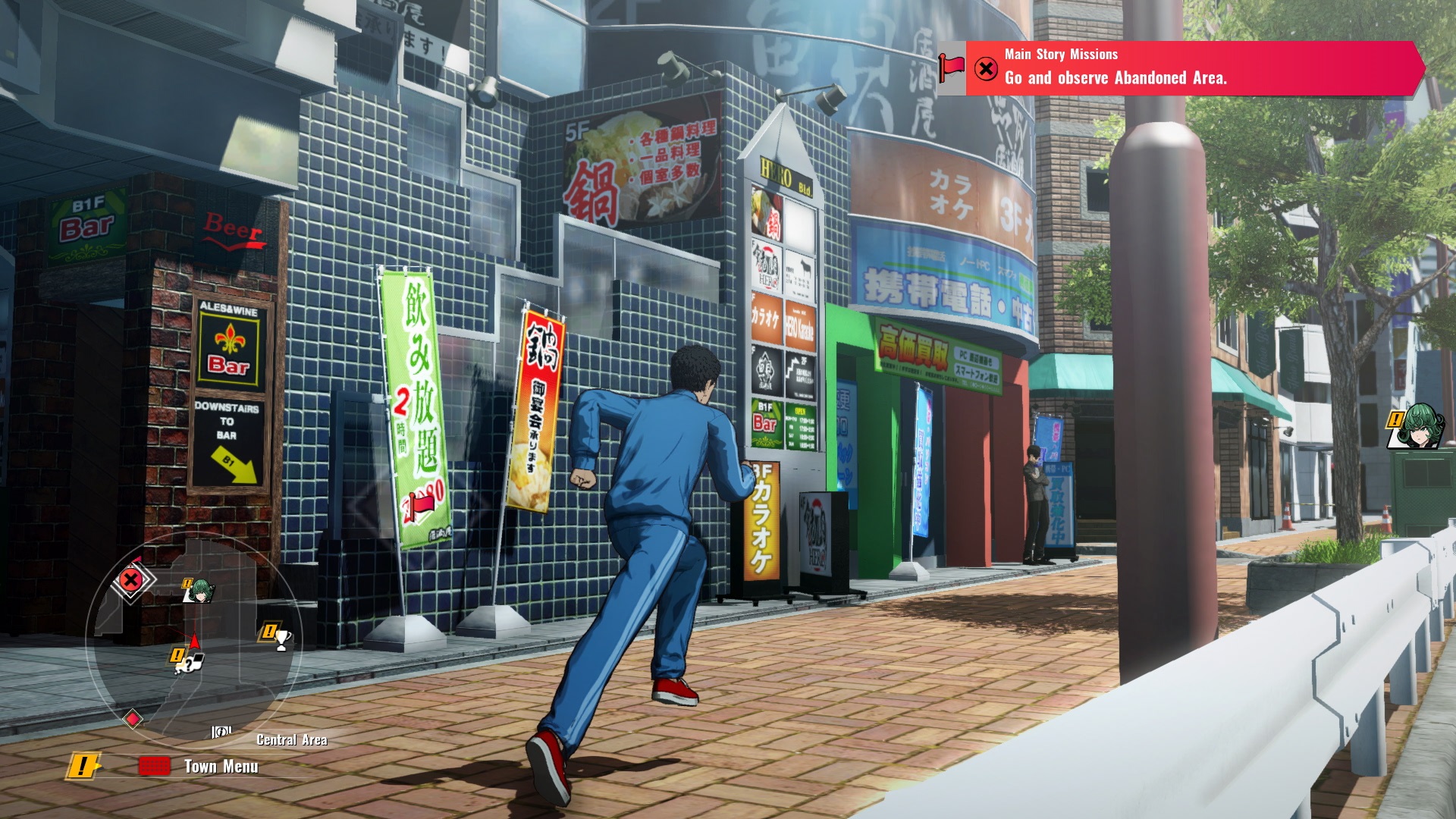Click the red player arrow on the minimap
Image resolution: width=1456 pixels, height=819 pixels.
coord(195,642)
